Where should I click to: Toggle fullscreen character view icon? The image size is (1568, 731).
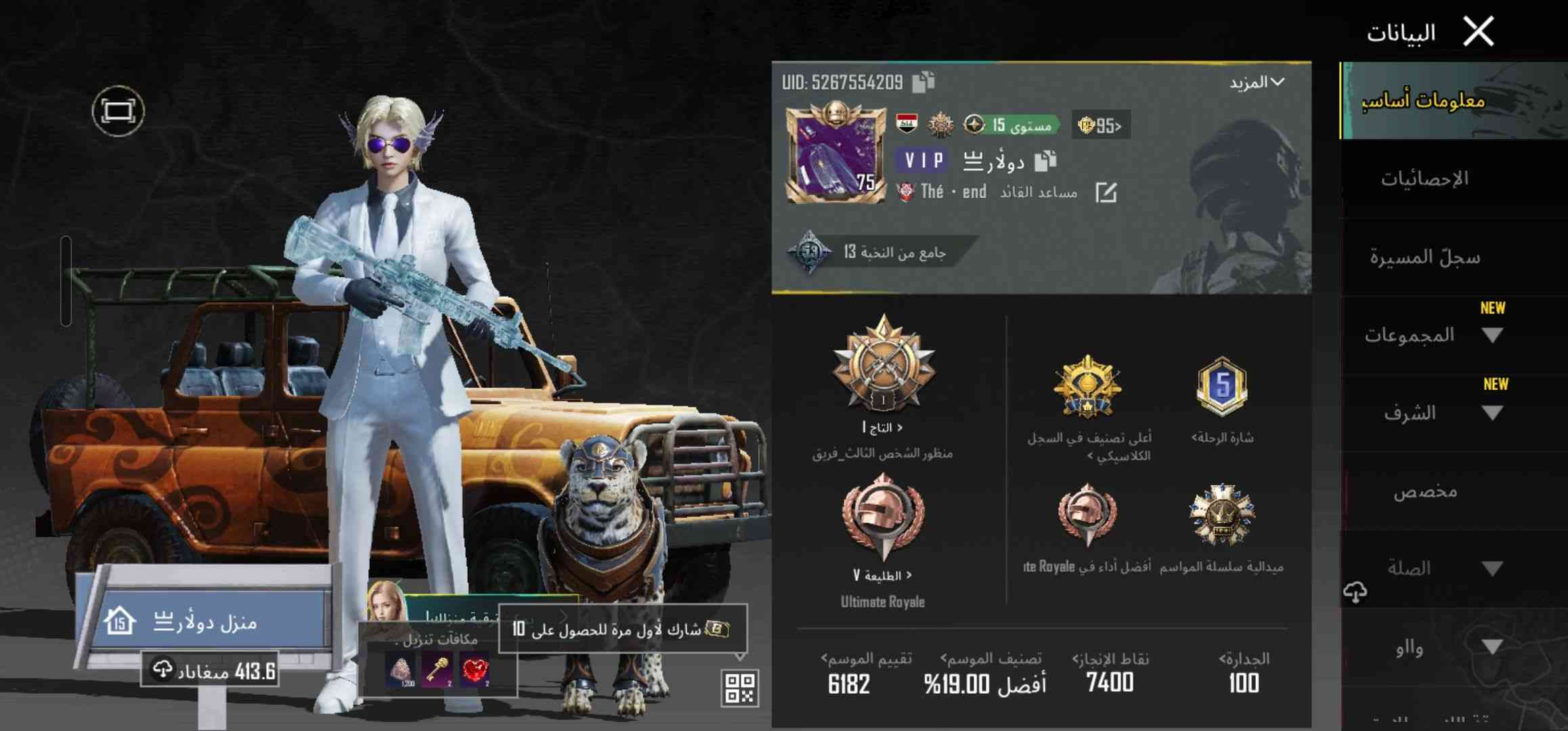point(118,111)
